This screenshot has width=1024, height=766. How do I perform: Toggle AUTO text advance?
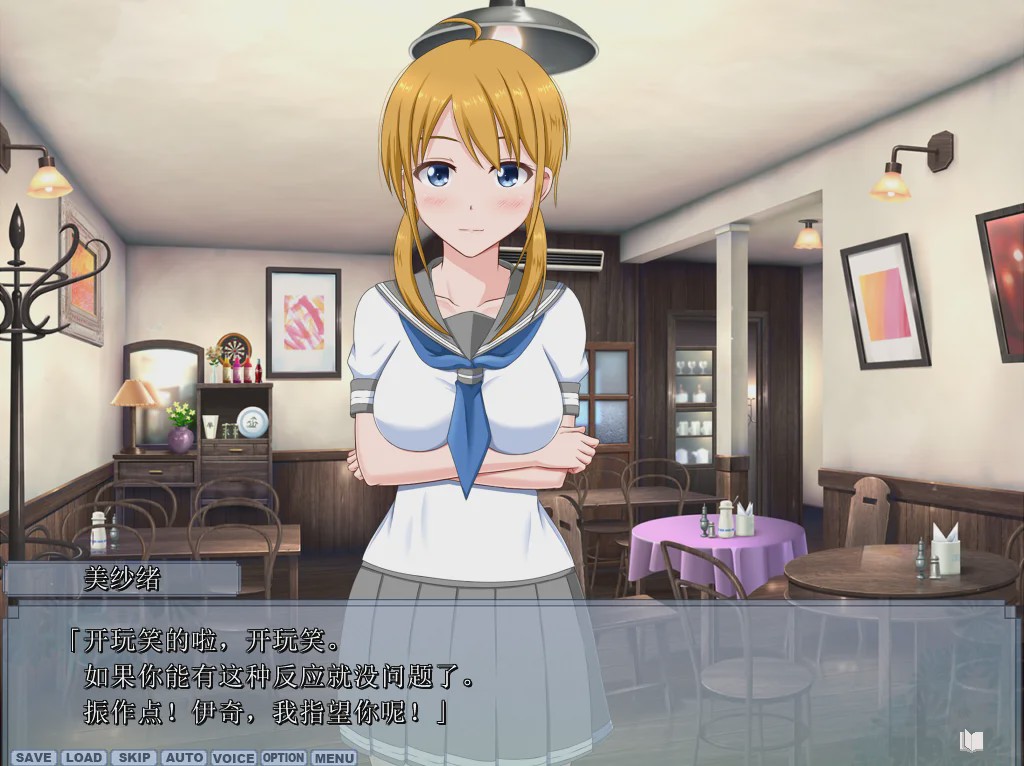[x=184, y=758]
